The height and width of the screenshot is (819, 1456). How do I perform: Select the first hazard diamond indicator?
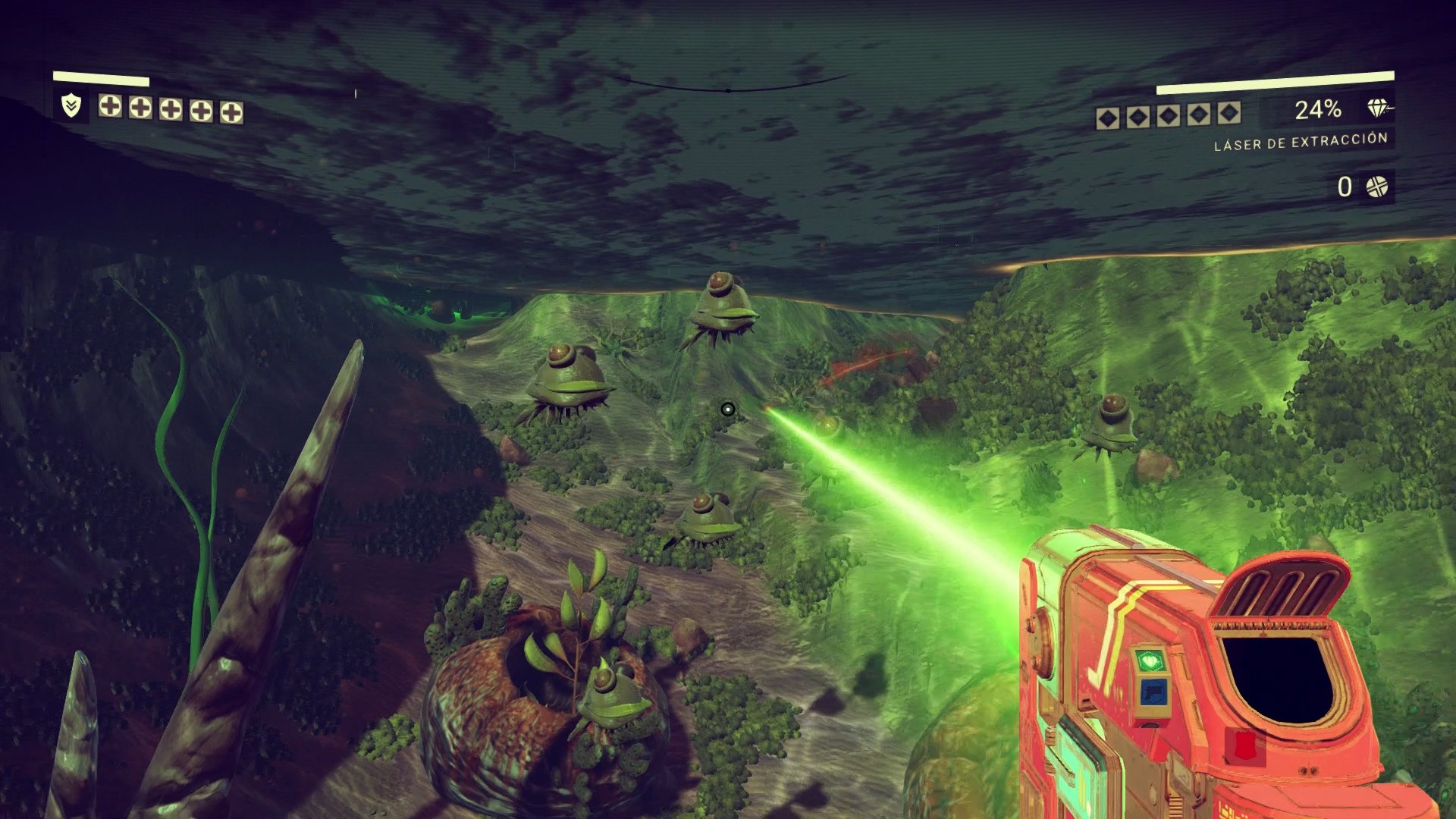(1107, 116)
